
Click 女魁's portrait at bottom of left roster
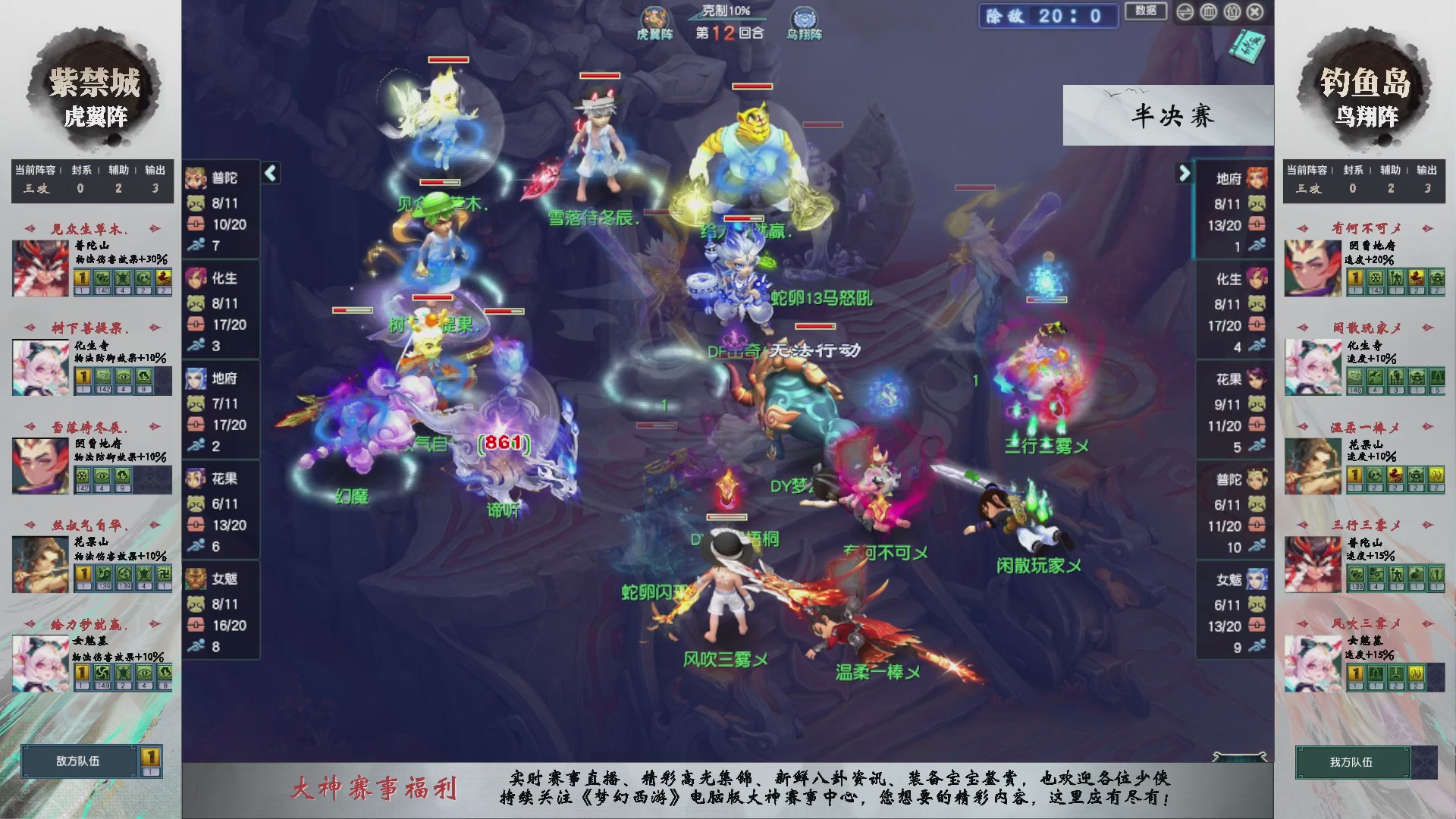[196, 577]
